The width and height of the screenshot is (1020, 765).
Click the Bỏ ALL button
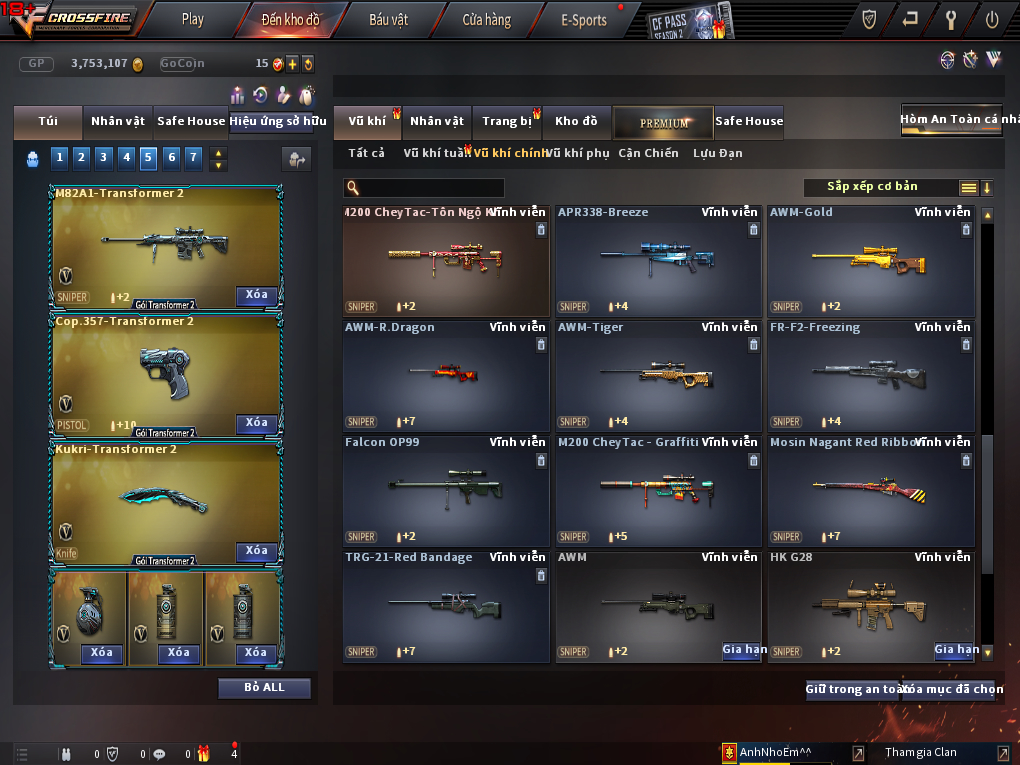(x=264, y=688)
